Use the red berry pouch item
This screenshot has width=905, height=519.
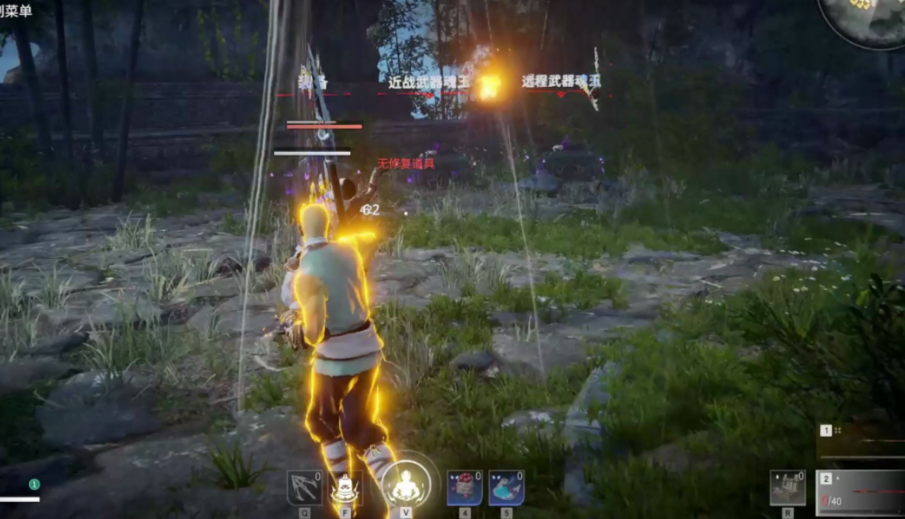click(x=464, y=487)
